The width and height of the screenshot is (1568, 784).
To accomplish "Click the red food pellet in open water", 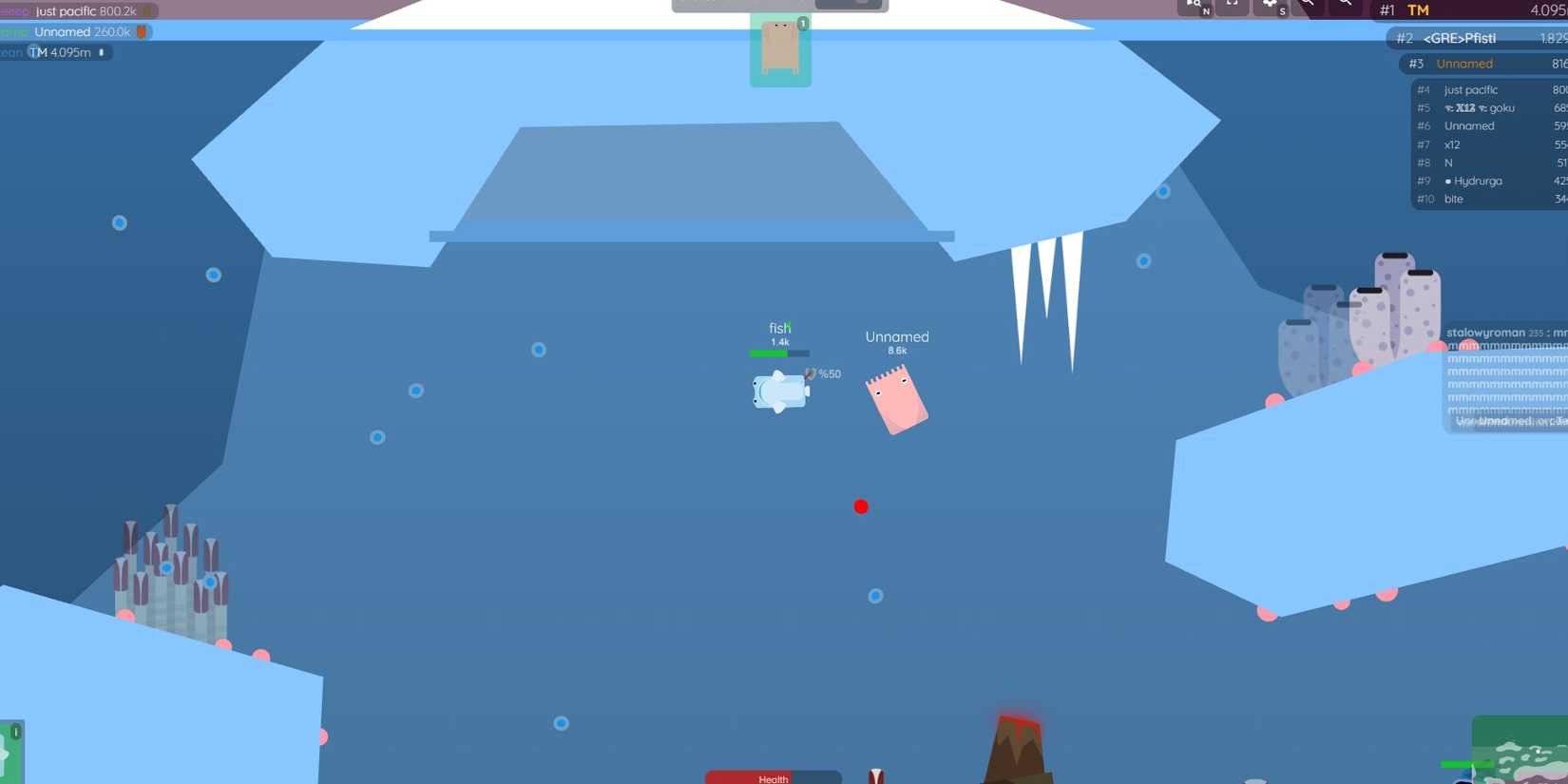I will [x=861, y=507].
